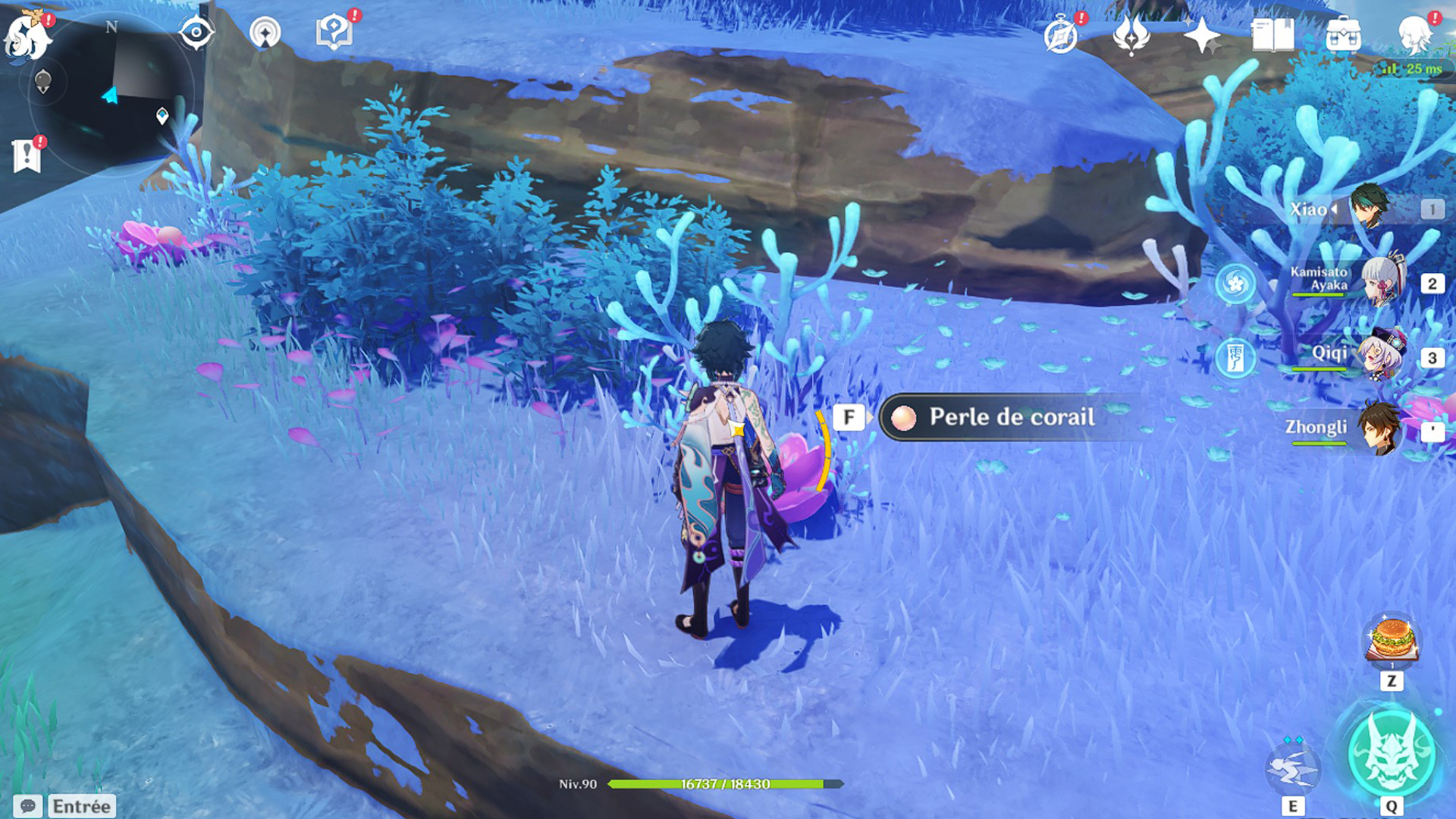Open the character screen silhouette icon
The image size is (1456, 819).
[x=1415, y=34]
